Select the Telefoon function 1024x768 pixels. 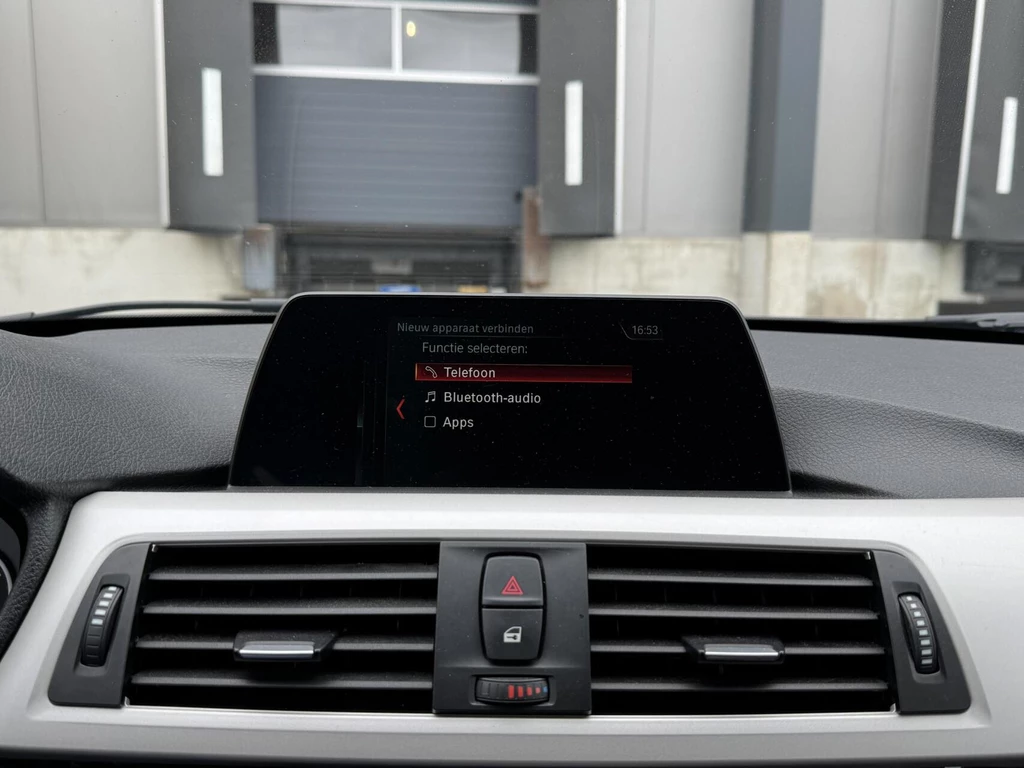[523, 373]
